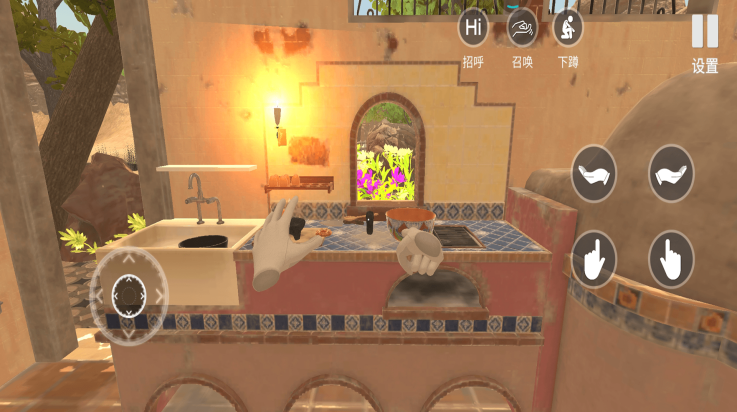Open the settings (设置) pause menu
The width and height of the screenshot is (737, 412).
click(705, 33)
